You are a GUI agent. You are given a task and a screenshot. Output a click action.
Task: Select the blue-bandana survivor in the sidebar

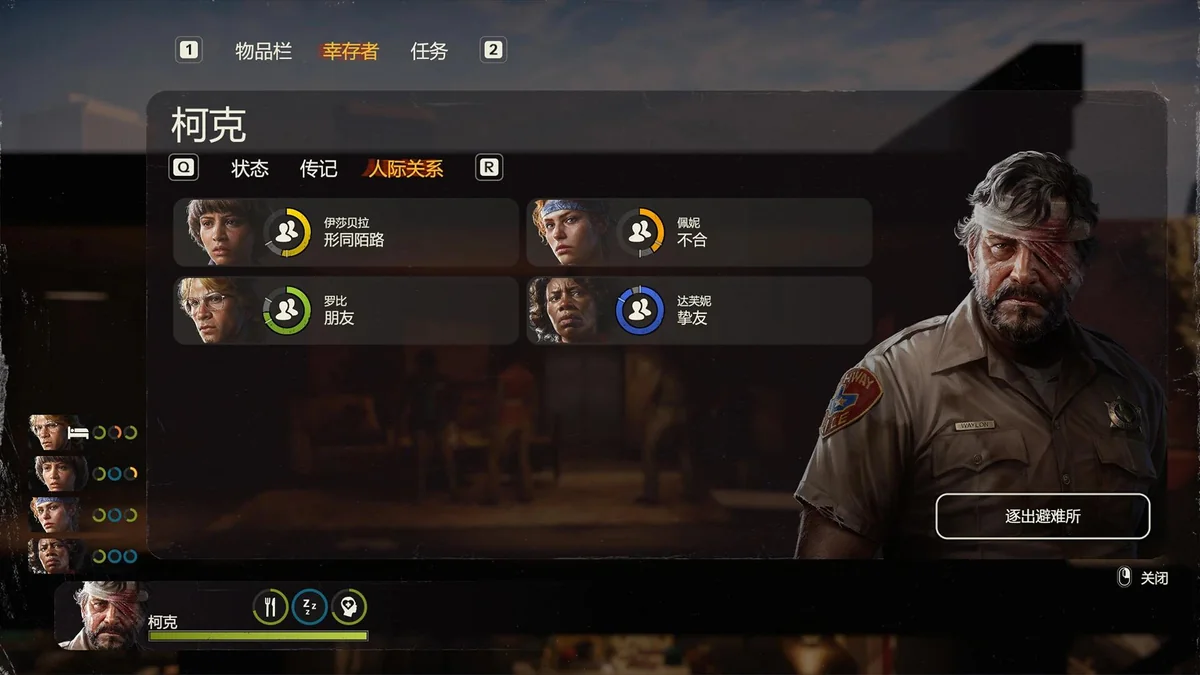coord(56,515)
